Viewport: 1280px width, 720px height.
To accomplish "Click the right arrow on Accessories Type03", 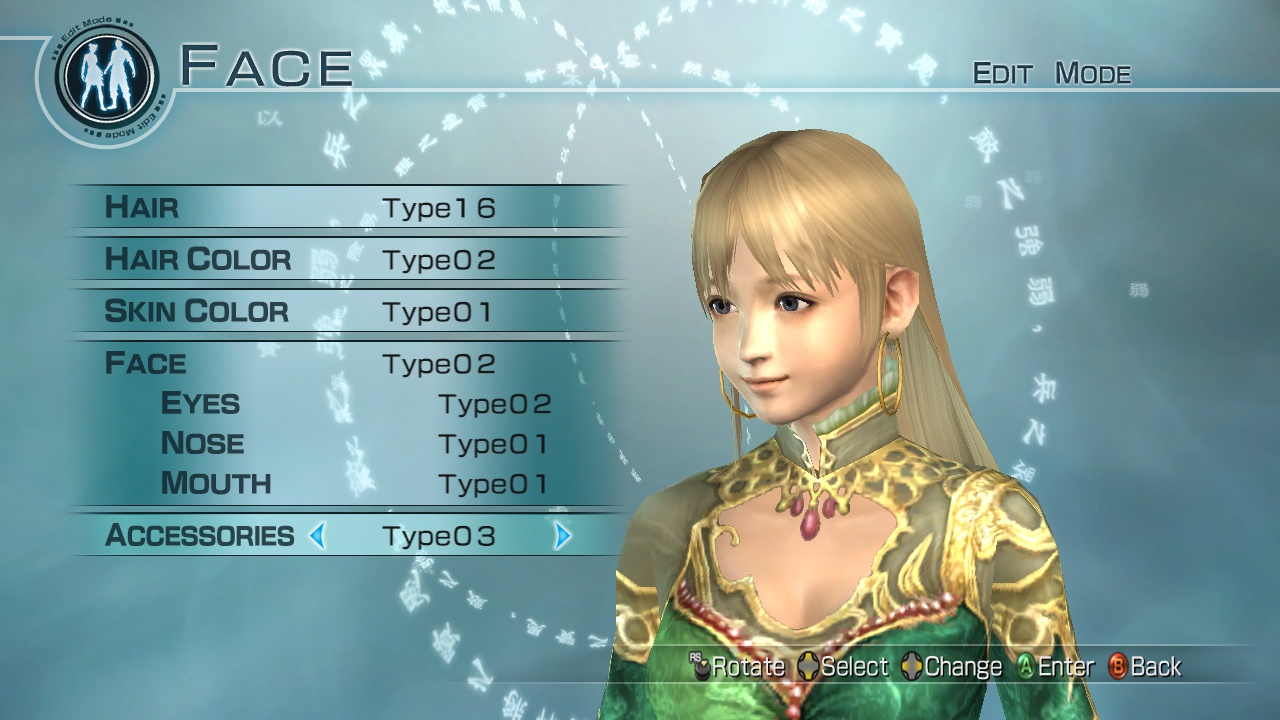I will (x=564, y=536).
